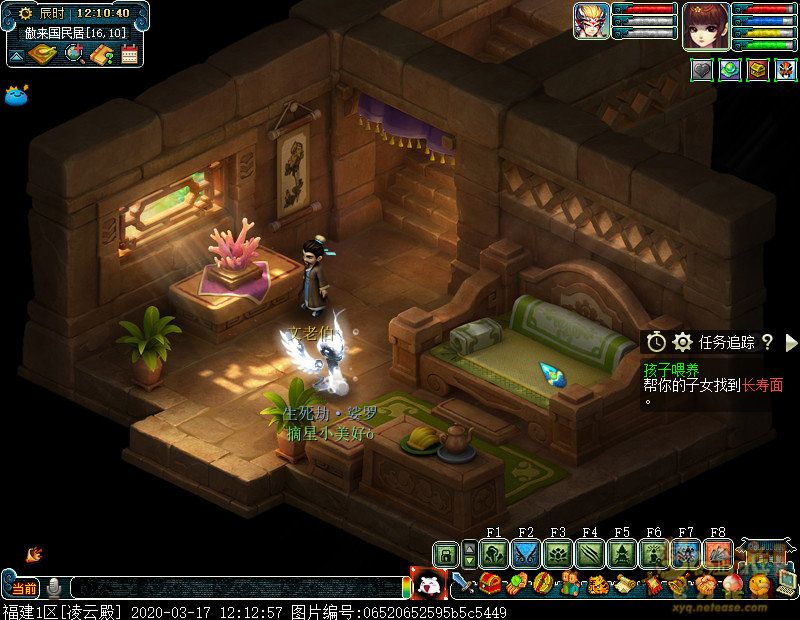Click the opera mask status icon
Viewport: 800px width, 620px height.
click(784, 70)
